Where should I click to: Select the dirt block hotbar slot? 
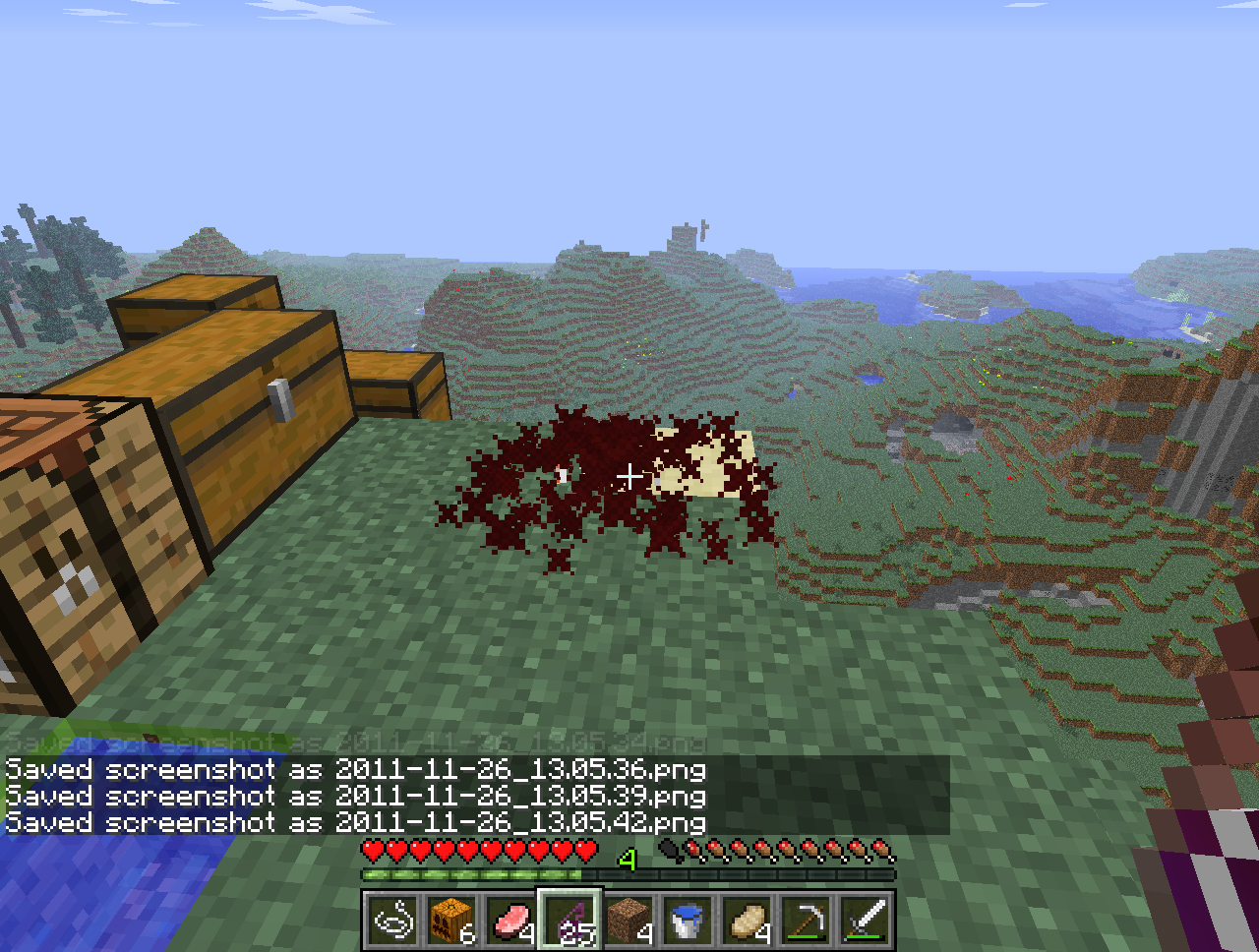coord(629,921)
